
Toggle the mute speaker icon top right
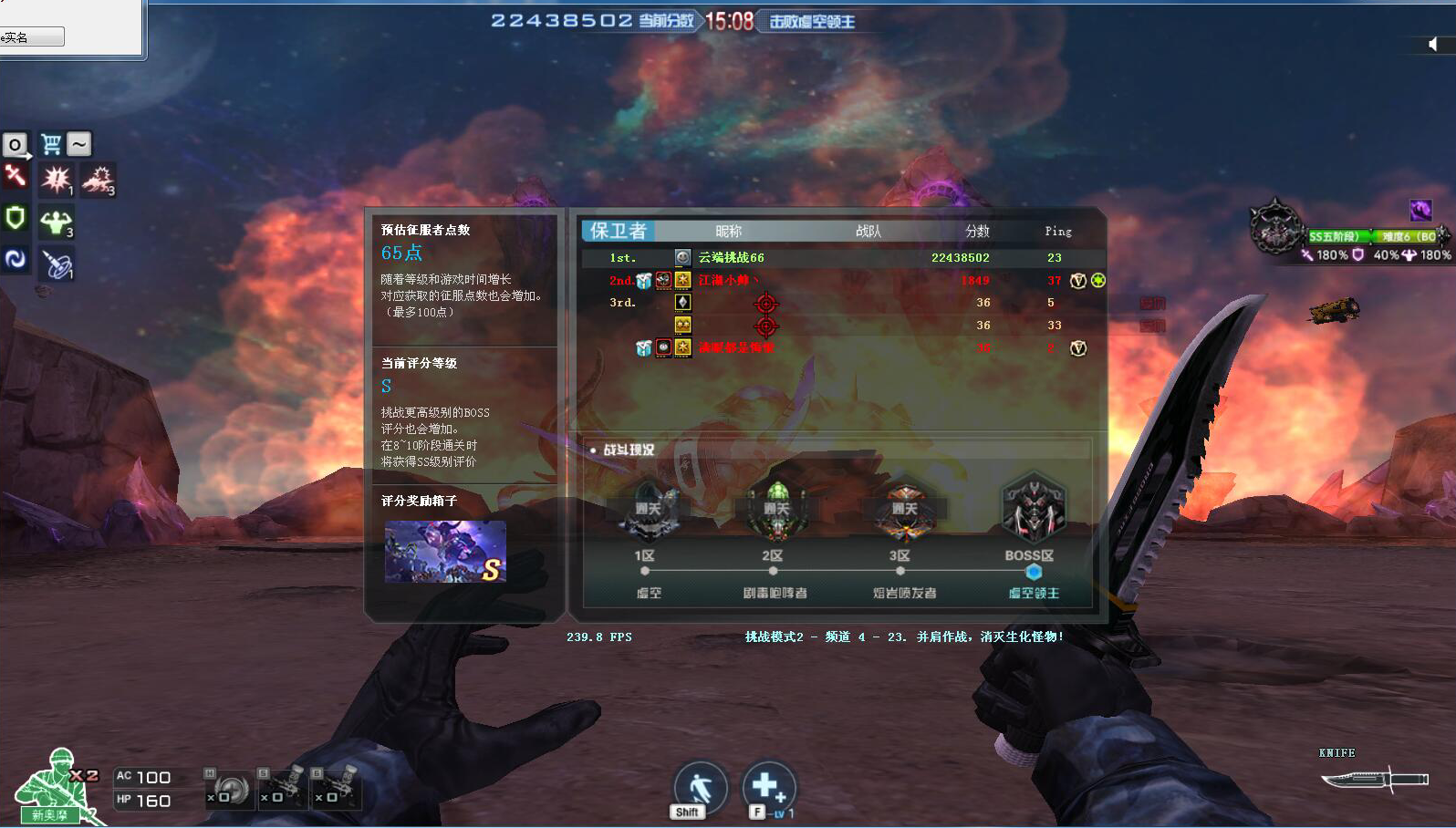click(x=1433, y=44)
